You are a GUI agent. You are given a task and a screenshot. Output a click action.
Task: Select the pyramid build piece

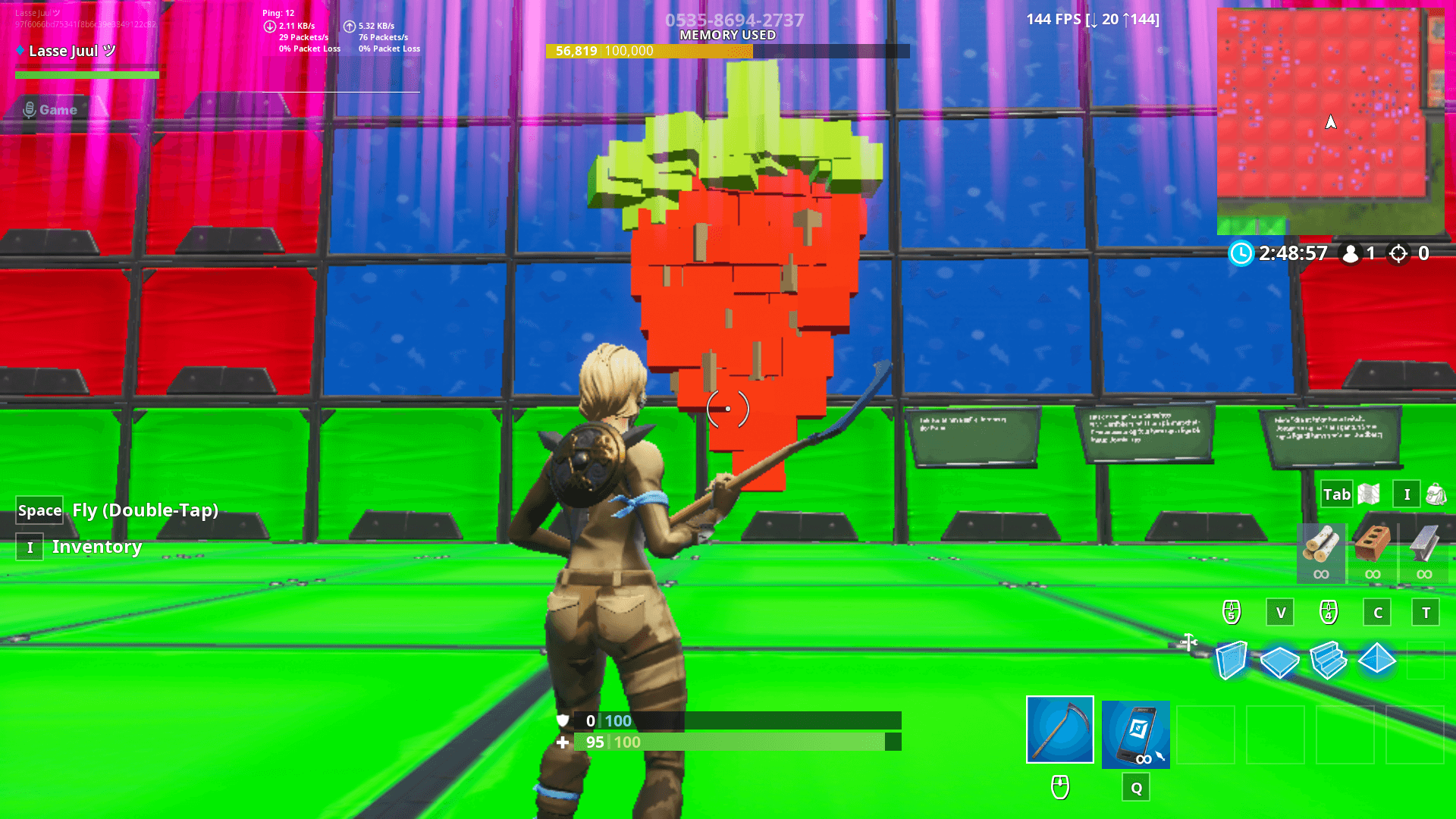[x=1379, y=660]
